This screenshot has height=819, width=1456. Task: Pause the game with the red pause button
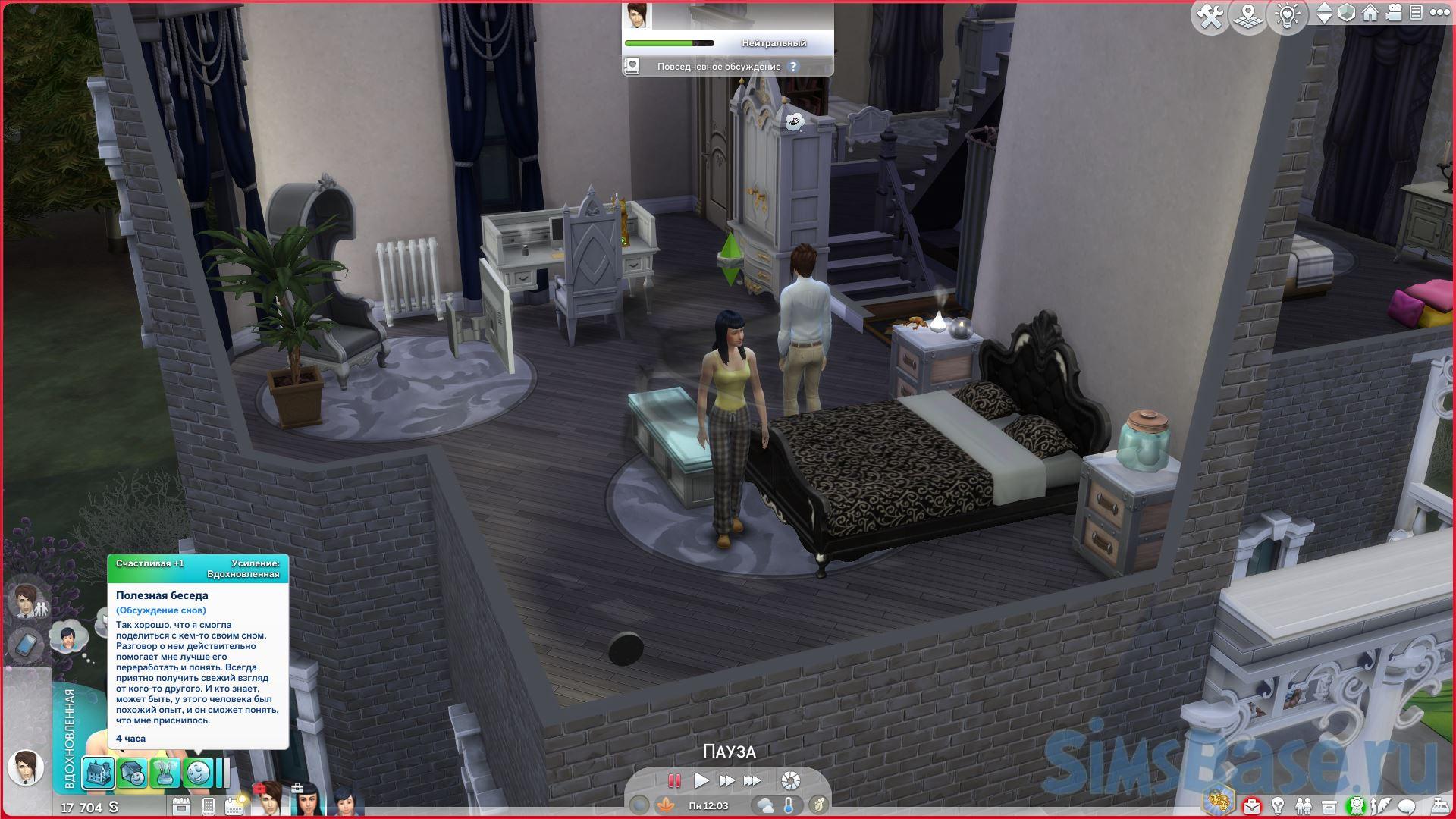point(673,780)
